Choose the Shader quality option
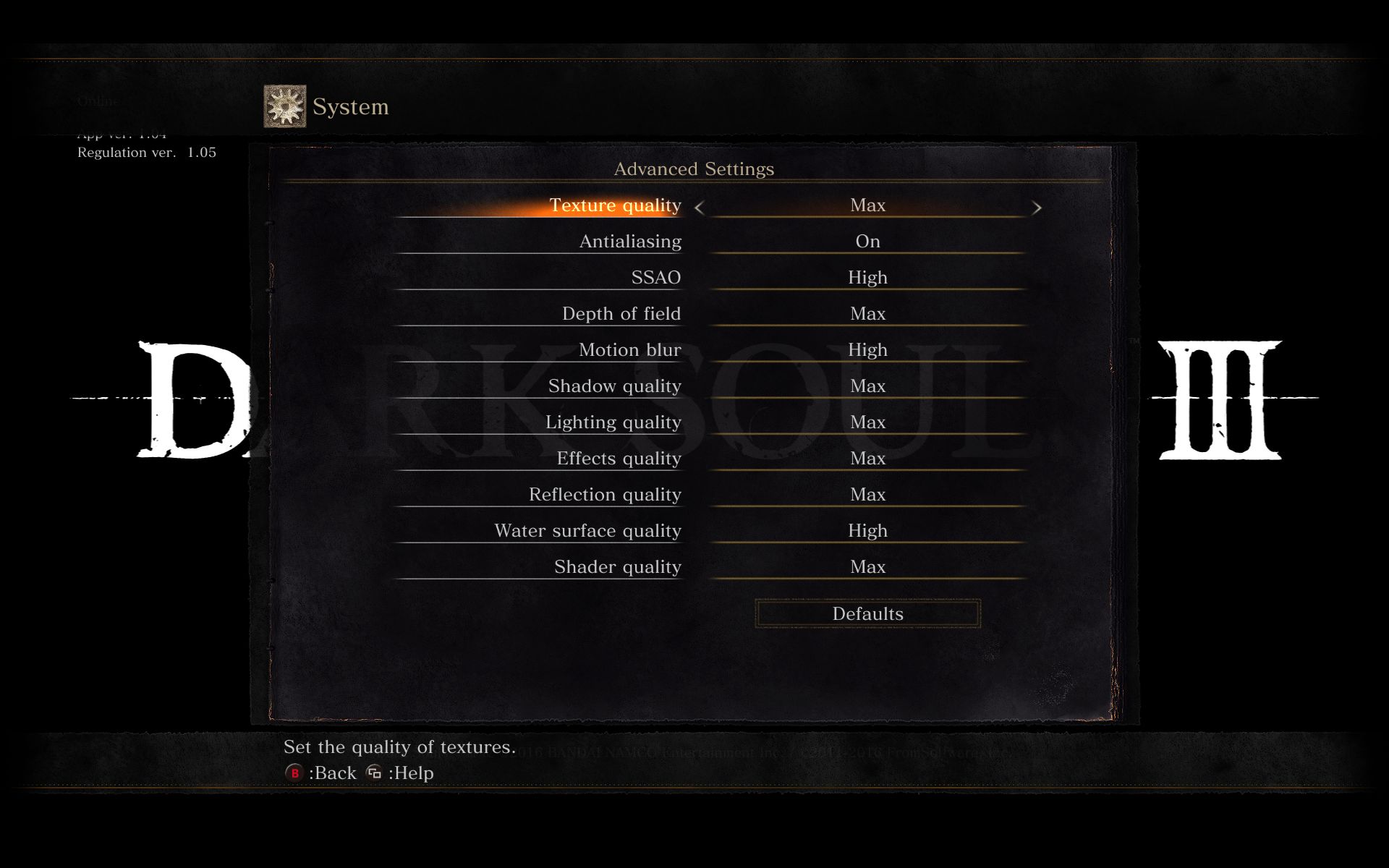This screenshot has height=868, width=1389. click(617, 567)
